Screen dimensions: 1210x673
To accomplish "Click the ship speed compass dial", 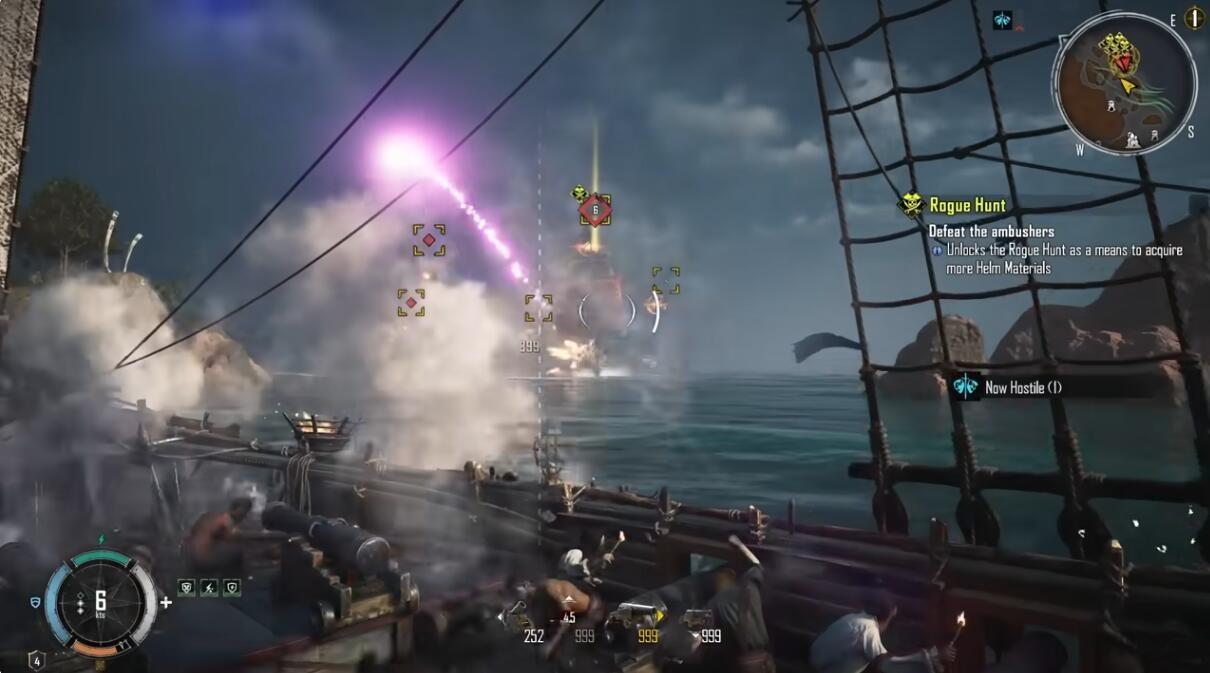I will click(x=100, y=603).
